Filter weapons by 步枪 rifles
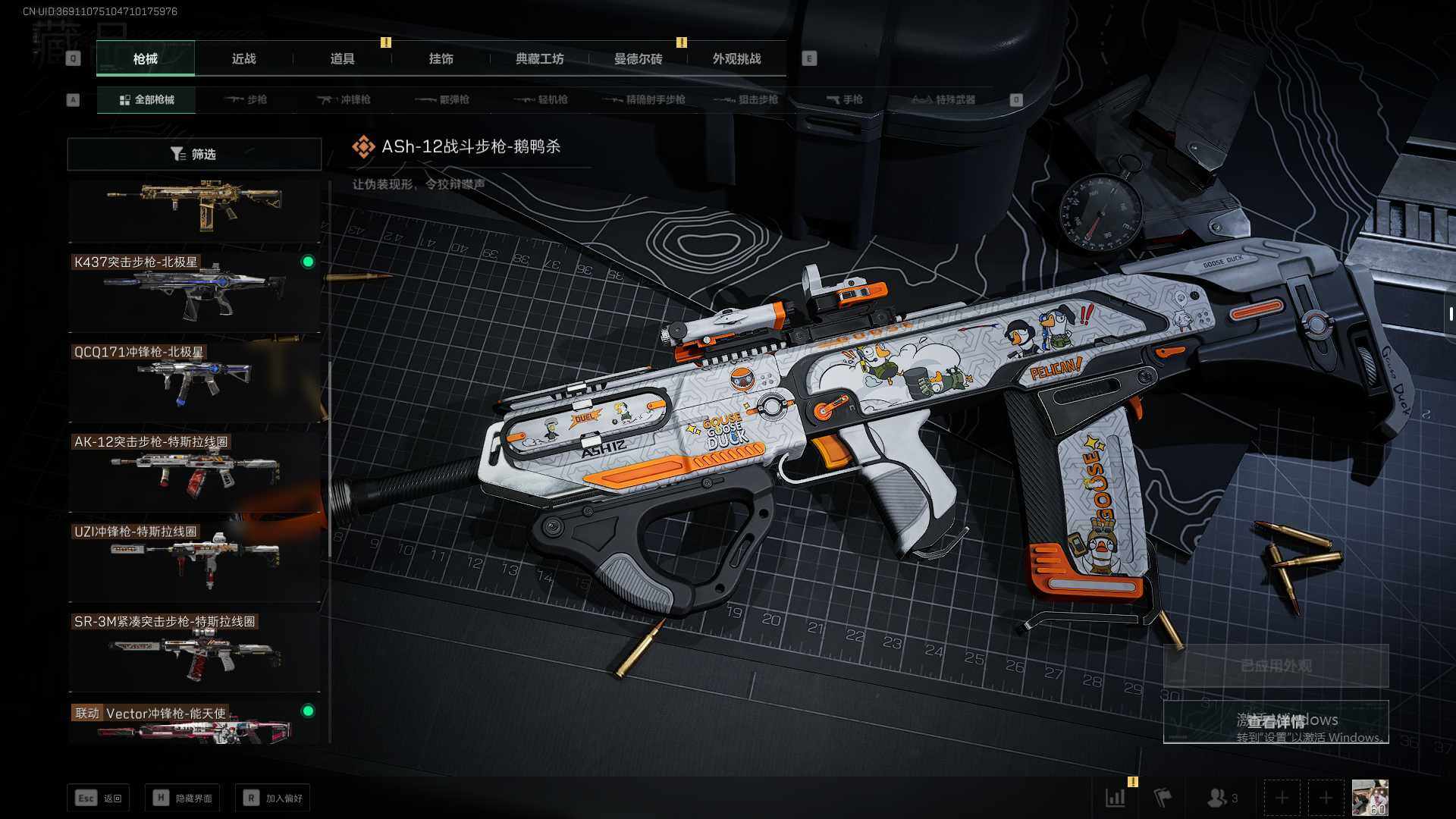 (246, 99)
